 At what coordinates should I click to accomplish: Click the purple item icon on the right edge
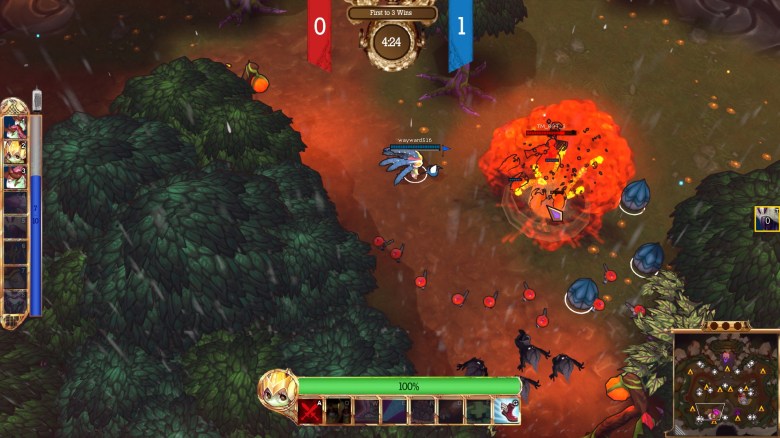pyautogui.click(x=768, y=219)
